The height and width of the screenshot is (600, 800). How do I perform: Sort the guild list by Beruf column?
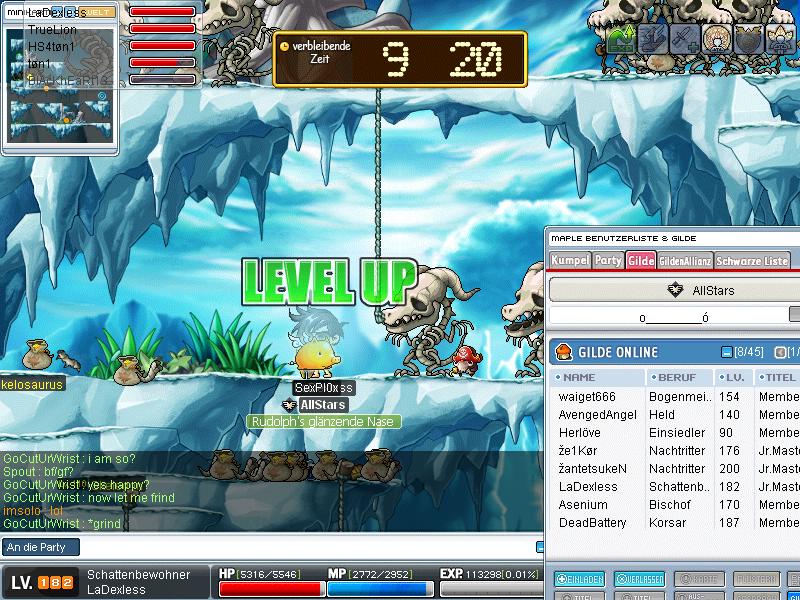(680, 378)
